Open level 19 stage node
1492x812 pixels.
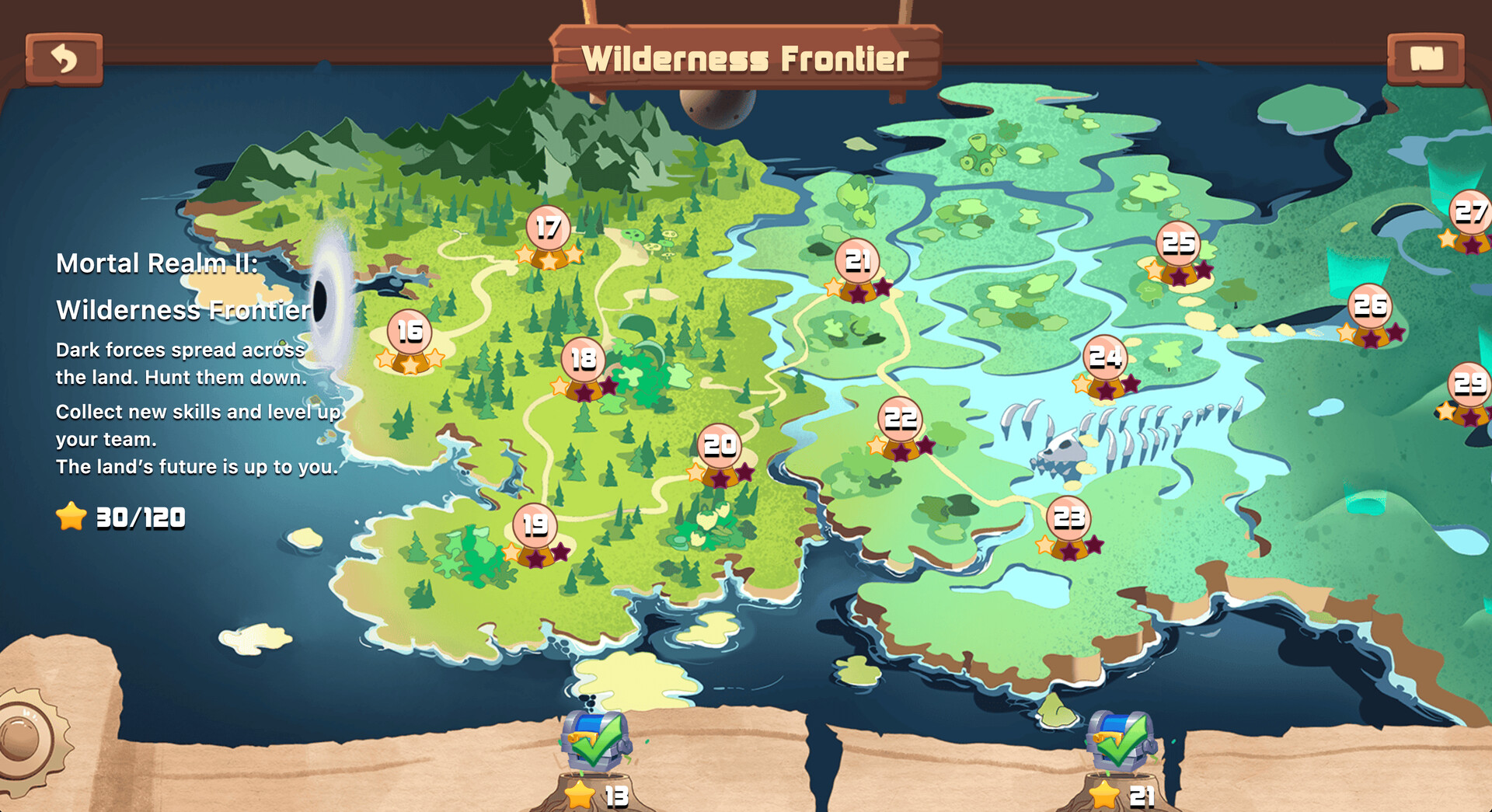pos(533,526)
